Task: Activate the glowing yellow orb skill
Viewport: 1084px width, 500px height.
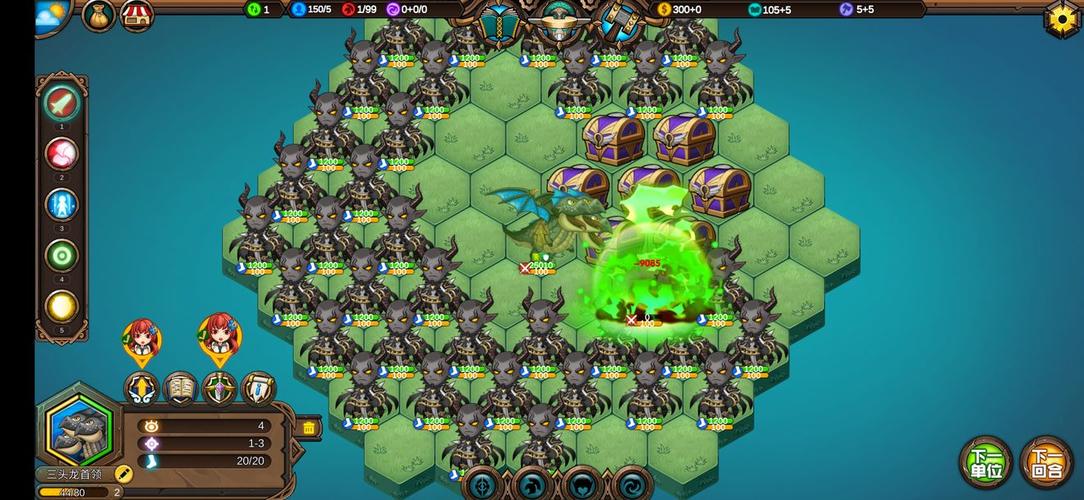Action: click(62, 307)
